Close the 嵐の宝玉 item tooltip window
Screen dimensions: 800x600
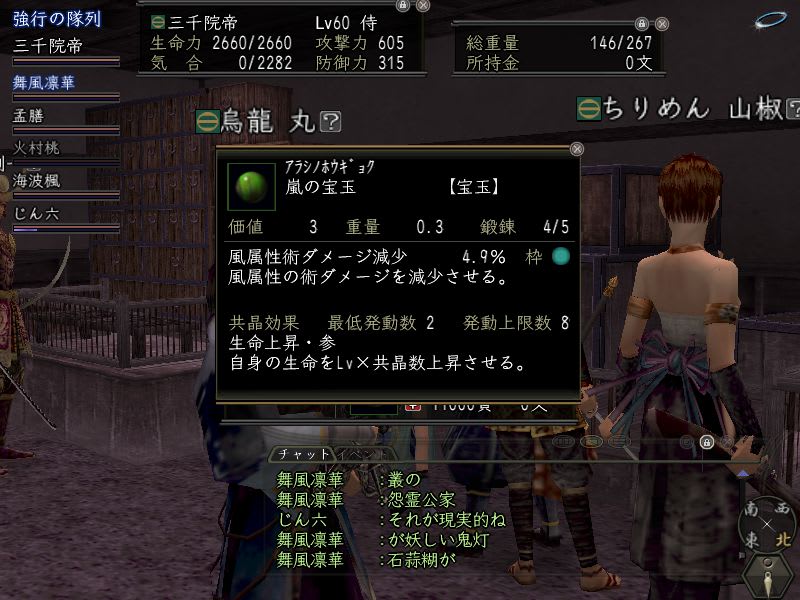click(x=577, y=149)
